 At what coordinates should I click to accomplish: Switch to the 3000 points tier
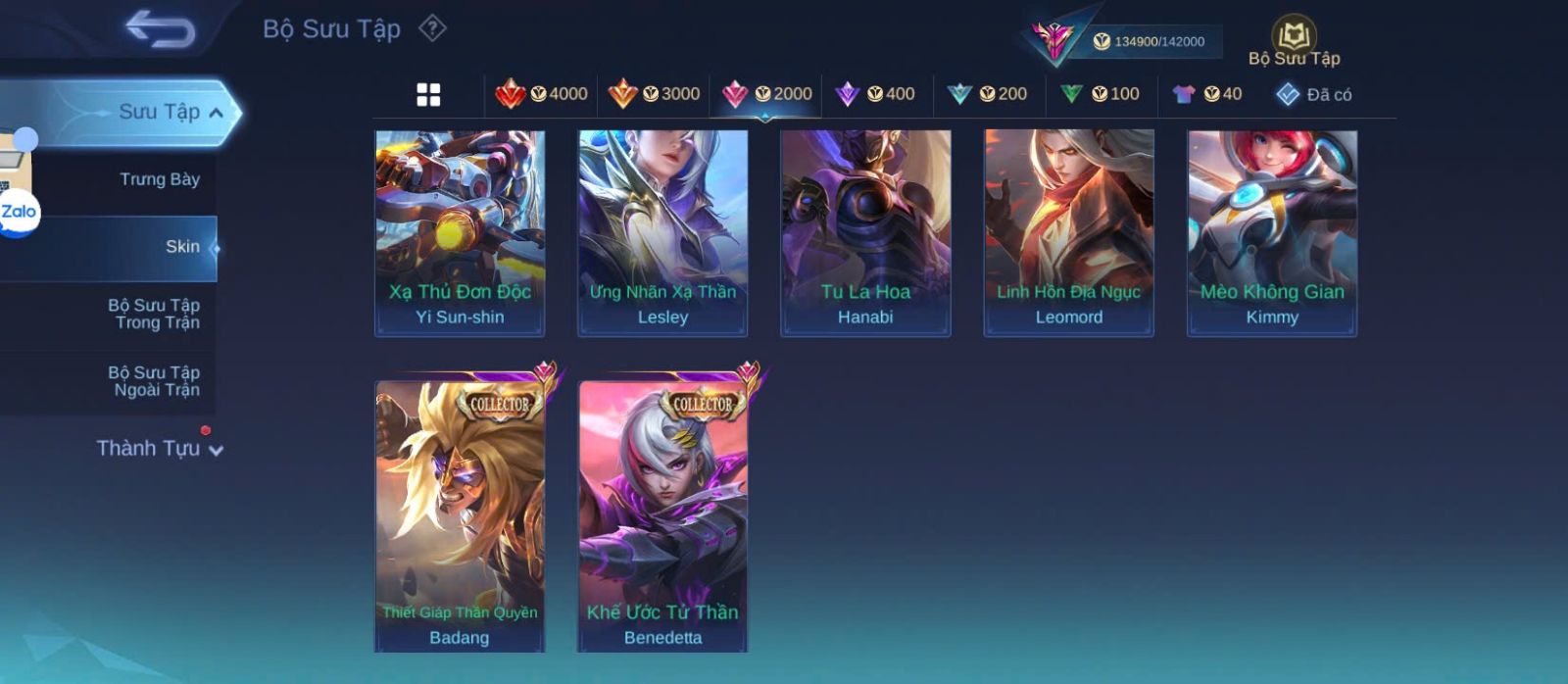point(654,94)
